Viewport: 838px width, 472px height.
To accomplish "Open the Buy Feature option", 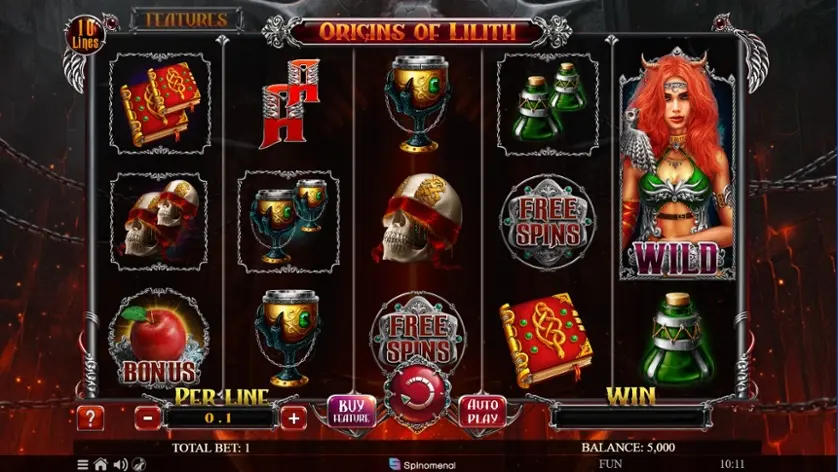I will click(350, 412).
